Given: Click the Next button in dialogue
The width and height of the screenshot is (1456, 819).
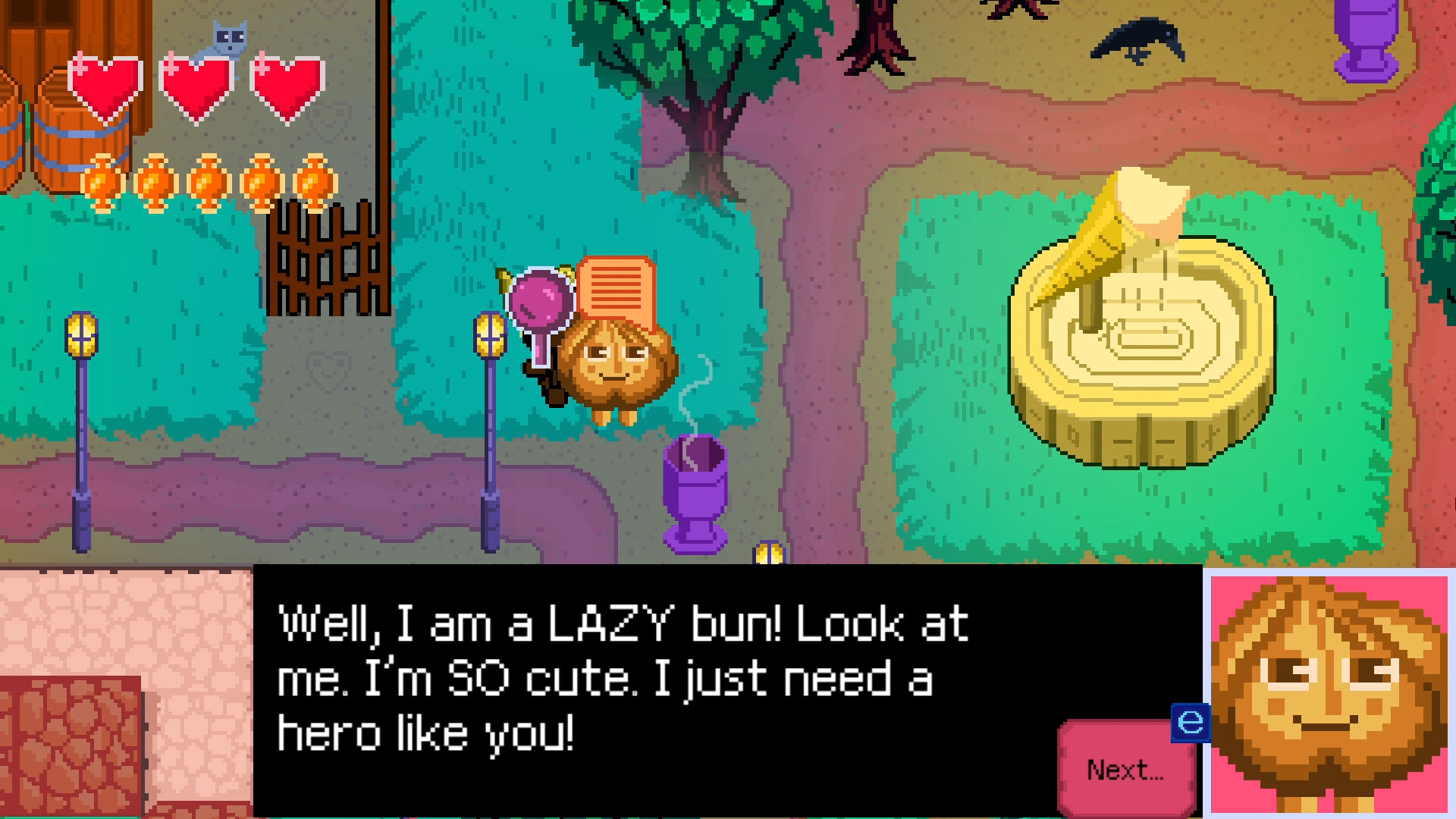Looking at the screenshot, I should click(x=1125, y=770).
